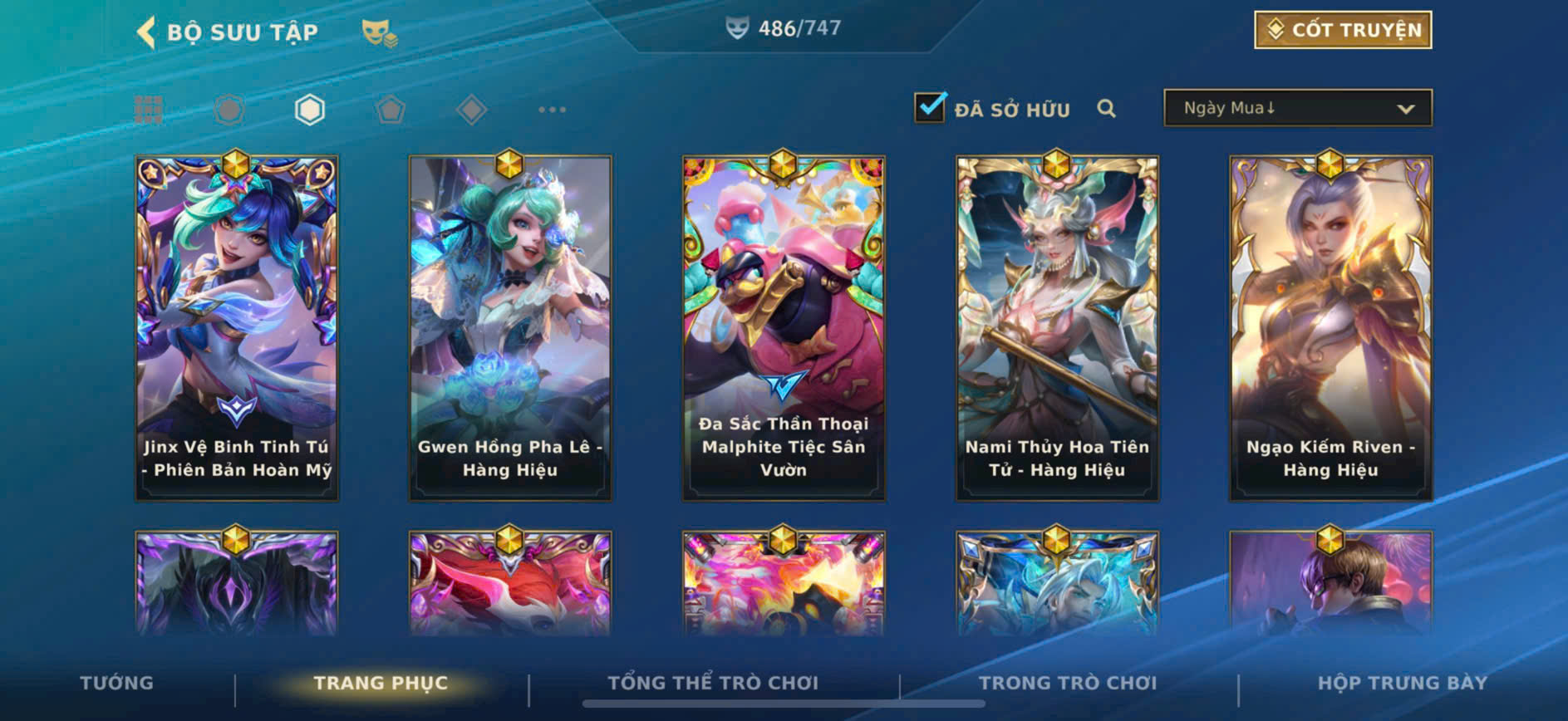Image resolution: width=1568 pixels, height=721 pixels.
Task: Switch to the Tướng tab
Action: pos(116,683)
